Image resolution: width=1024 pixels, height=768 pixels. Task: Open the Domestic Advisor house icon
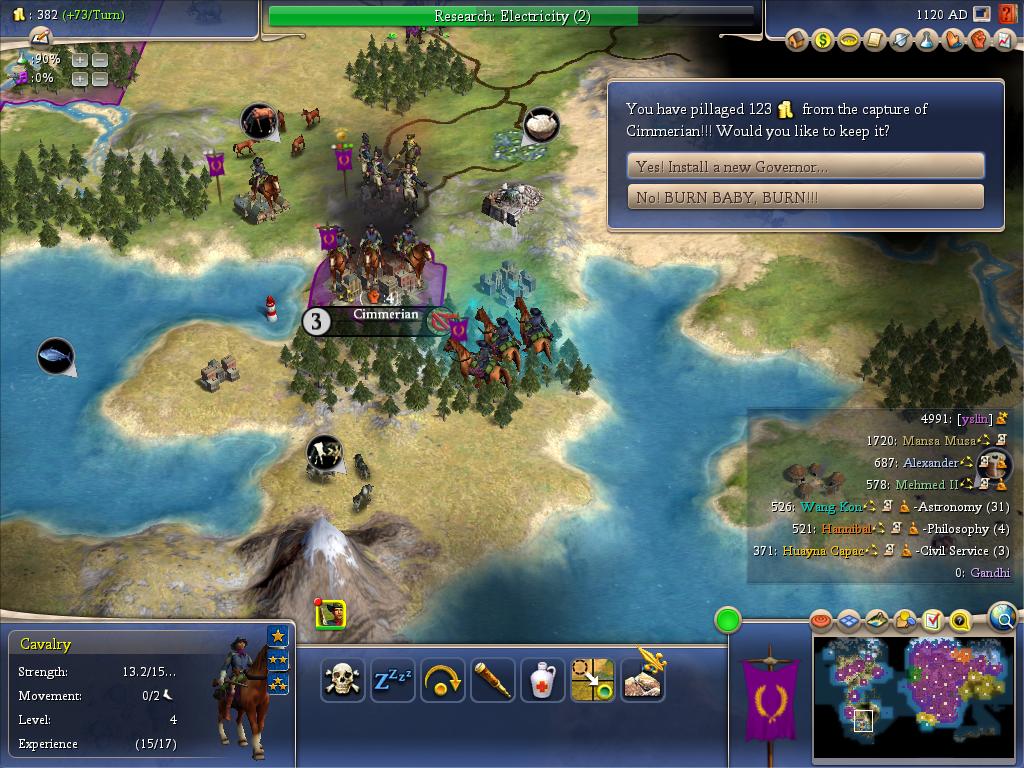[797, 41]
